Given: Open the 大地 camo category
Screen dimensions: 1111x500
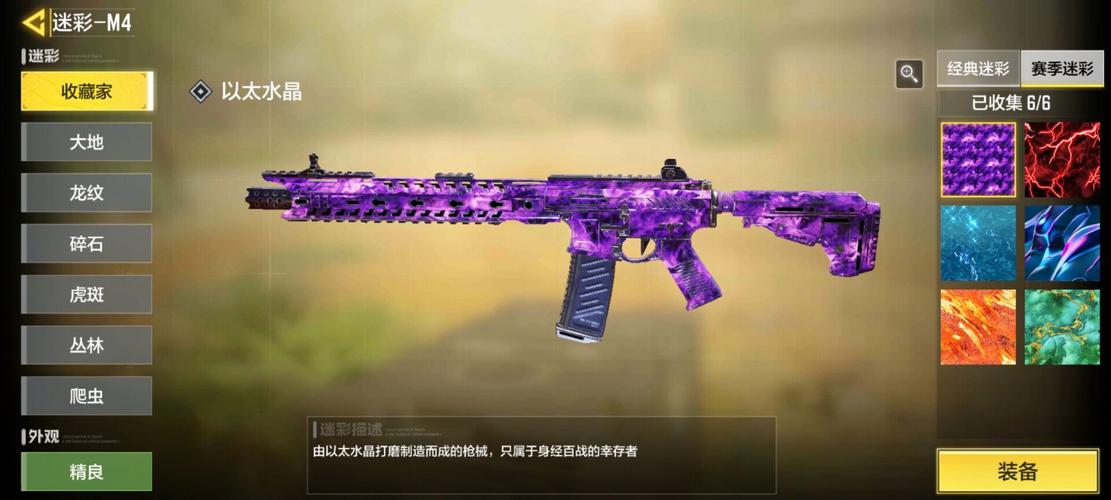Looking at the screenshot, I should coord(87,142).
